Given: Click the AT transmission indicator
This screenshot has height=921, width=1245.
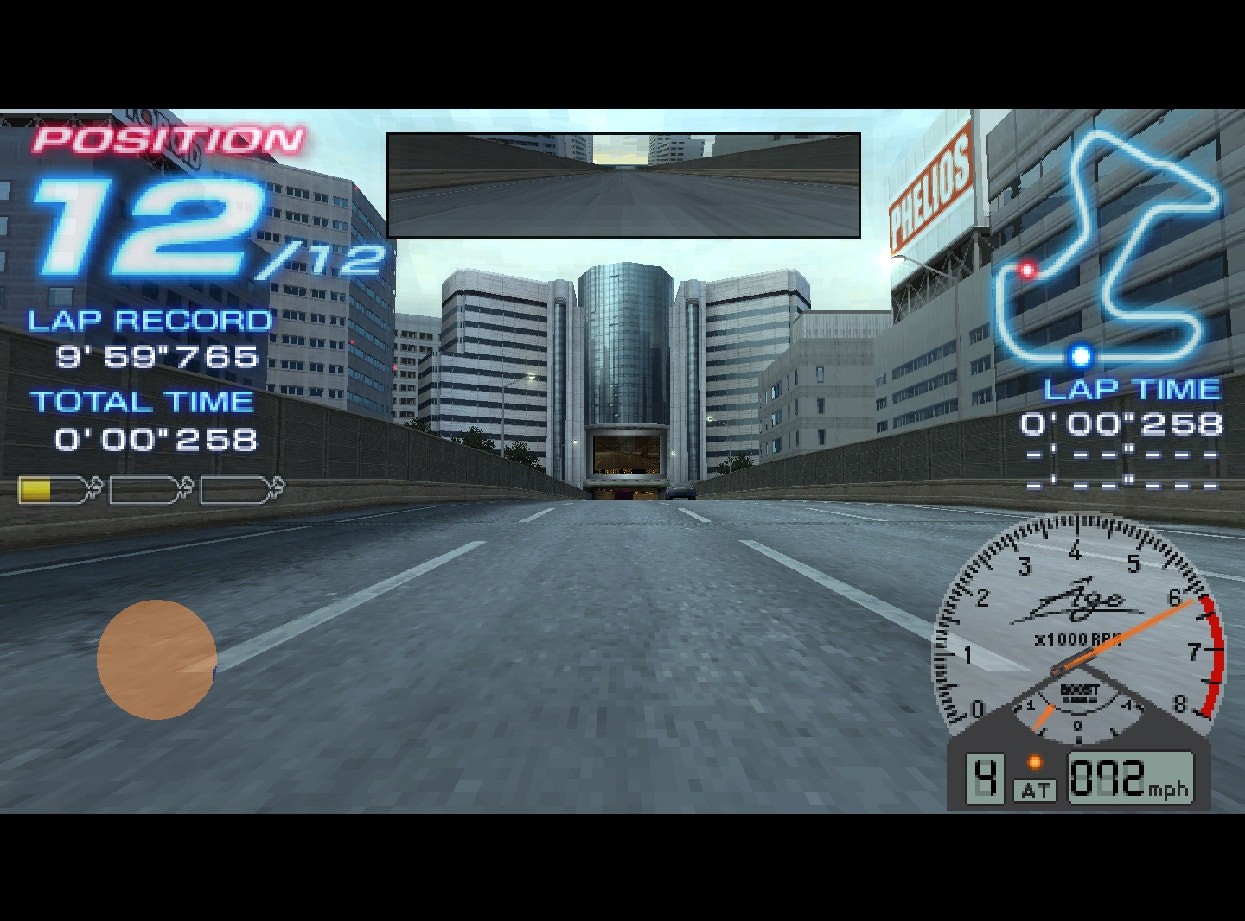Looking at the screenshot, I should click(1035, 791).
